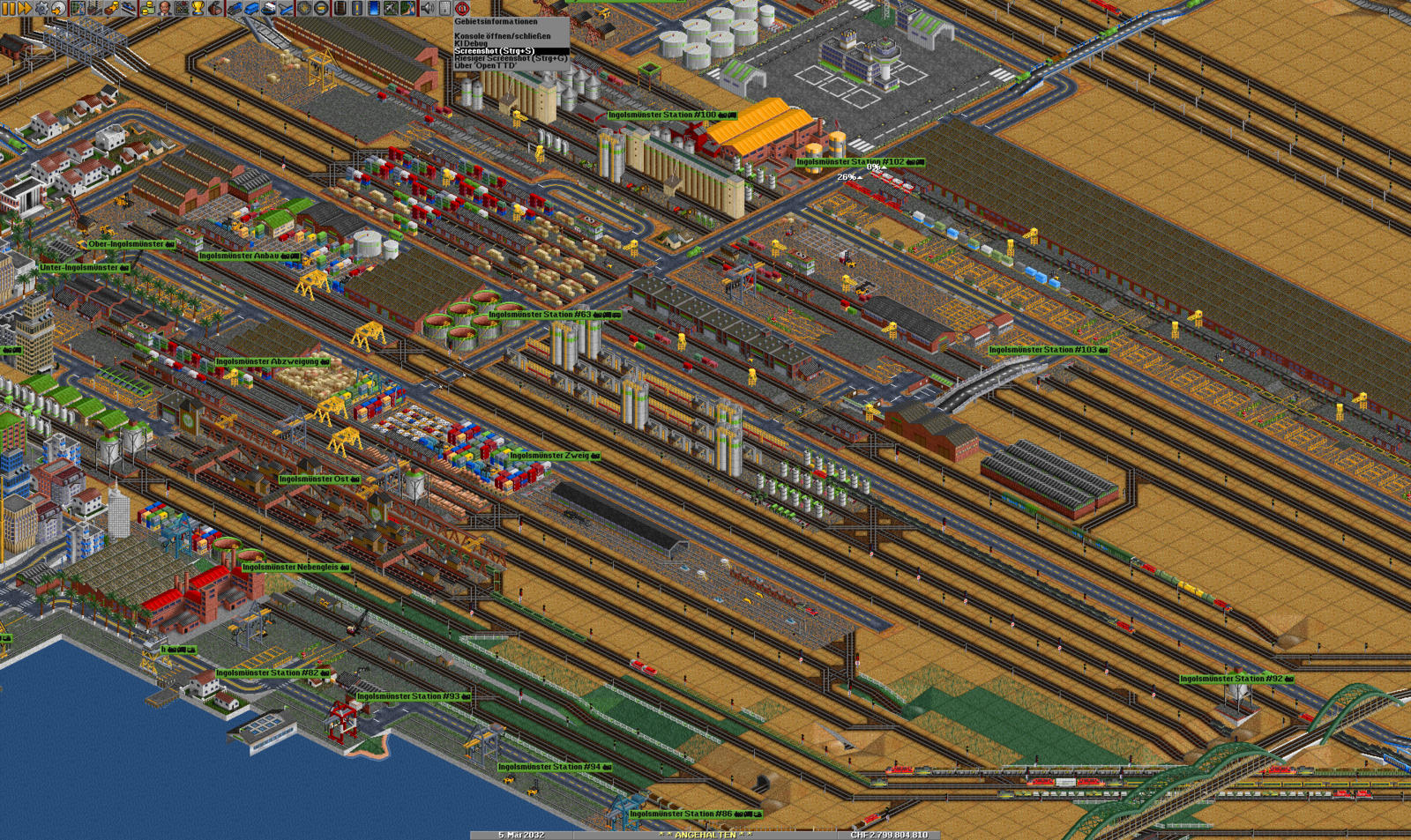Toggle fast-forward game speed
The height and width of the screenshot is (840, 1411).
point(25,8)
